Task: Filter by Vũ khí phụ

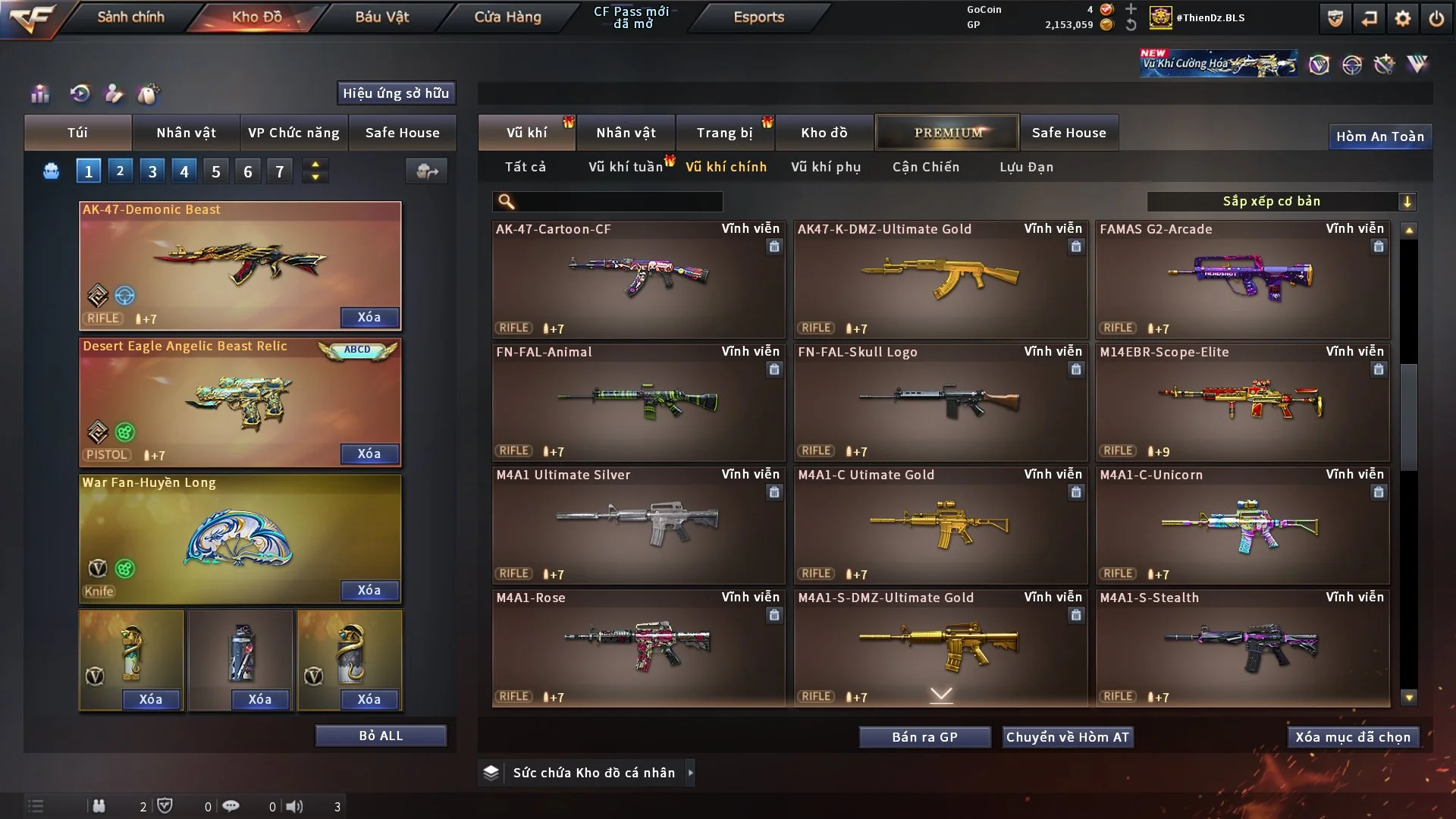Action: 826,167
